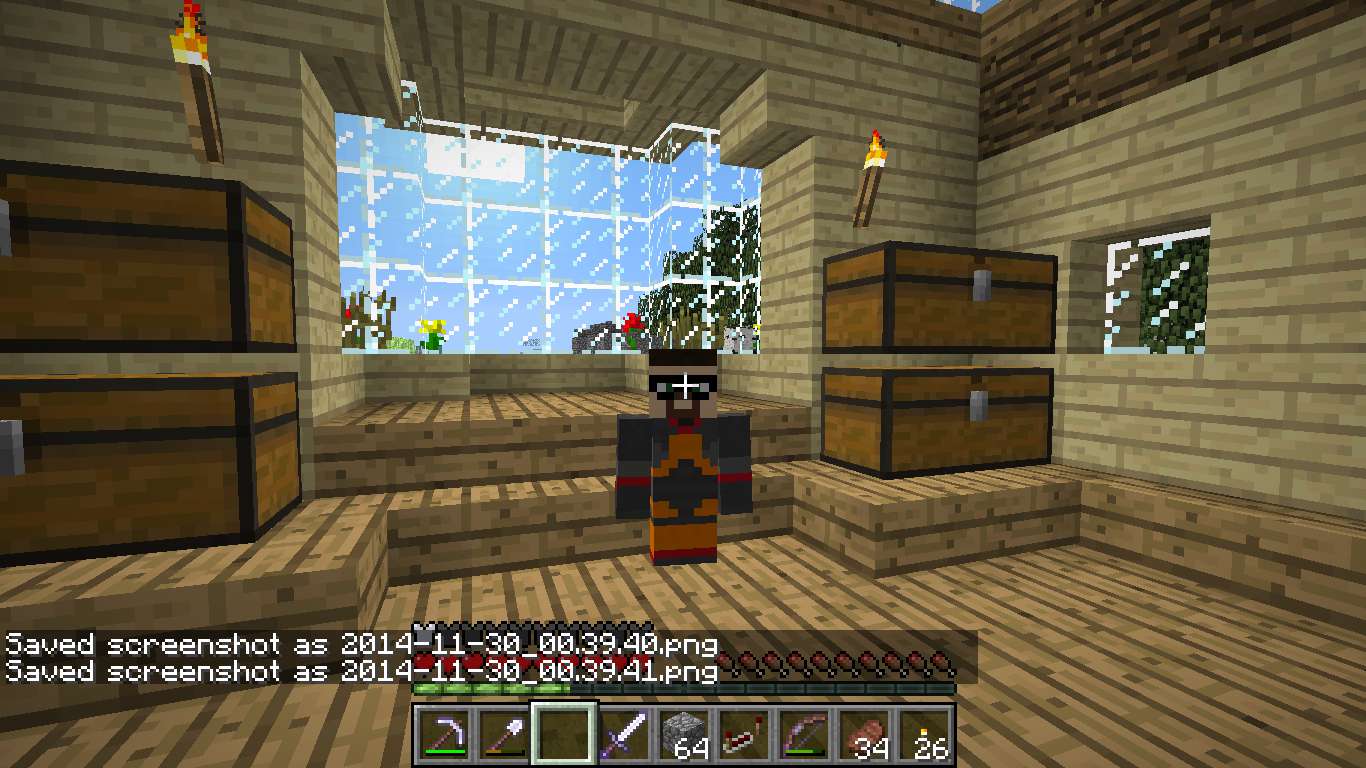Equip the bow from the hotbar
Viewport: 1366px width, 768px height.
click(x=804, y=735)
